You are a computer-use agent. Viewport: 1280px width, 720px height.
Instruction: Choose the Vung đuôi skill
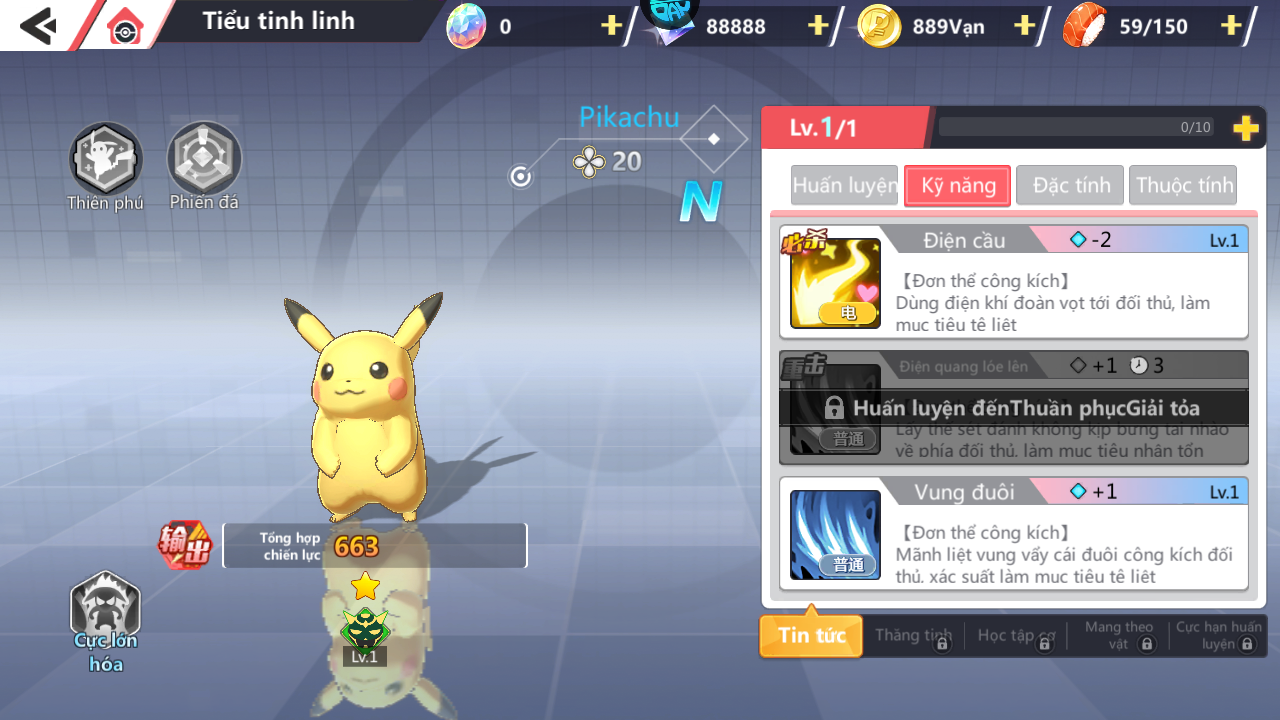[x=1014, y=534]
